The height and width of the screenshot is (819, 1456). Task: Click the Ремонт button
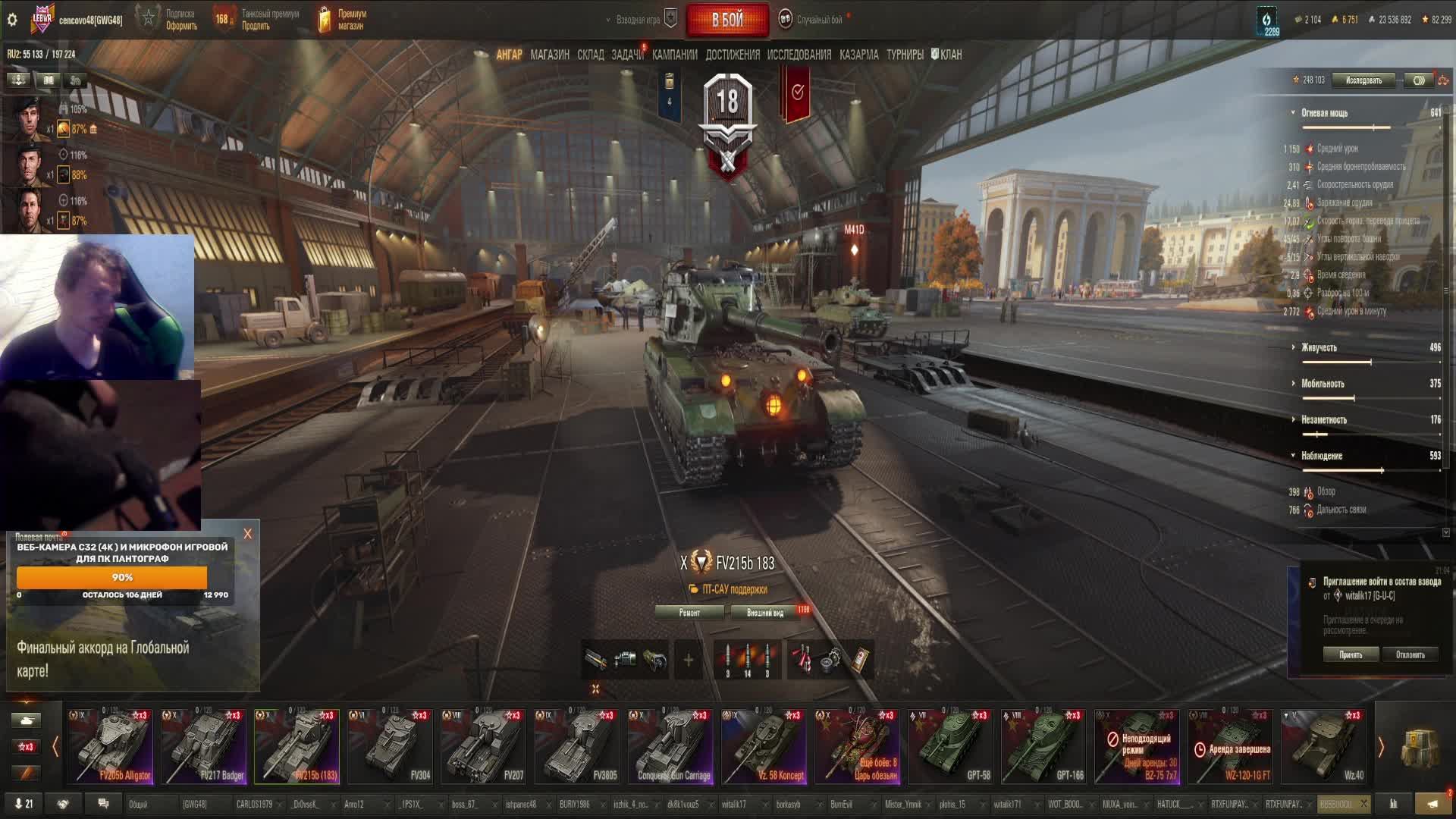(689, 613)
